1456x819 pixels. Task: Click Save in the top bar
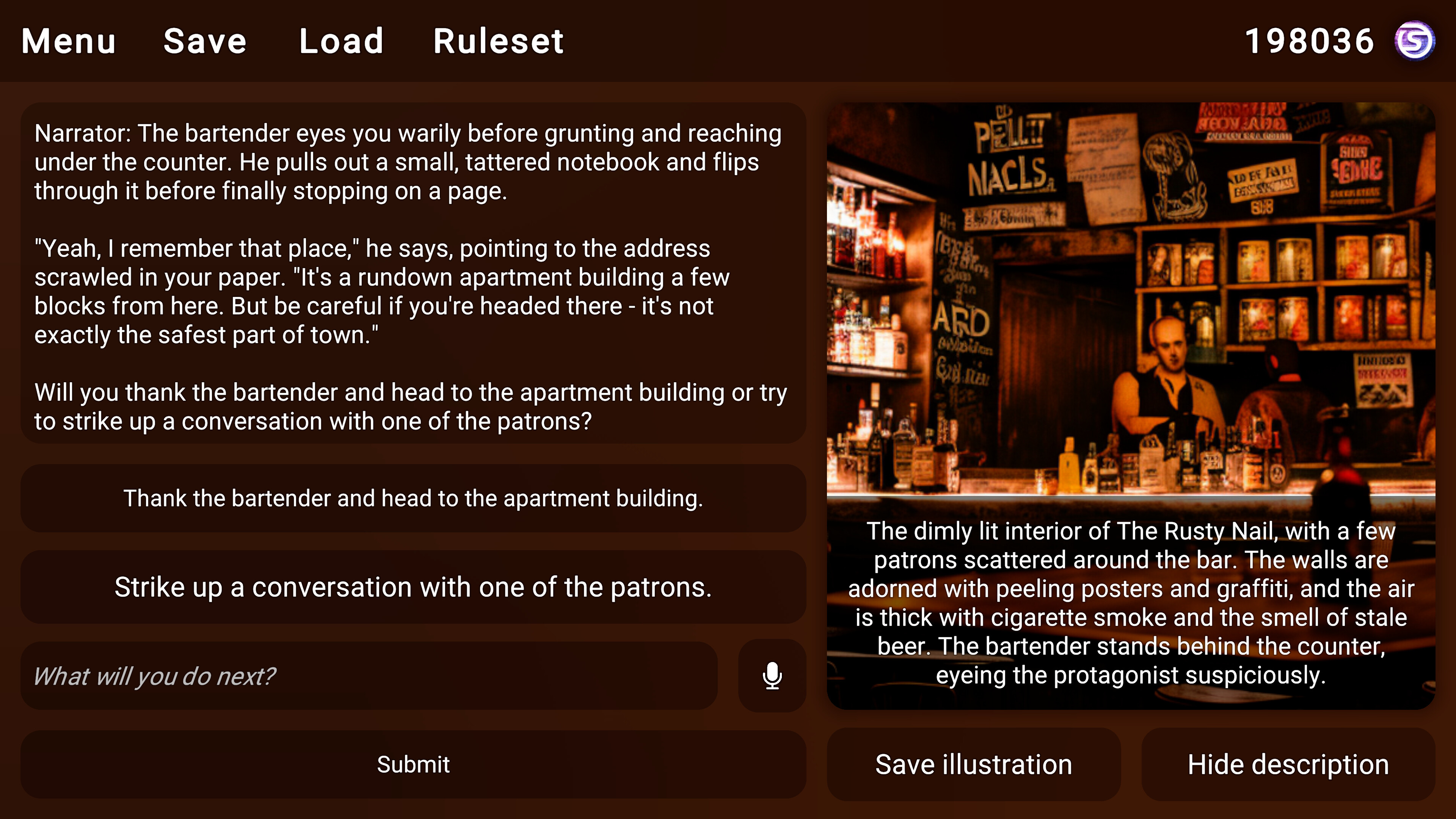(x=205, y=41)
